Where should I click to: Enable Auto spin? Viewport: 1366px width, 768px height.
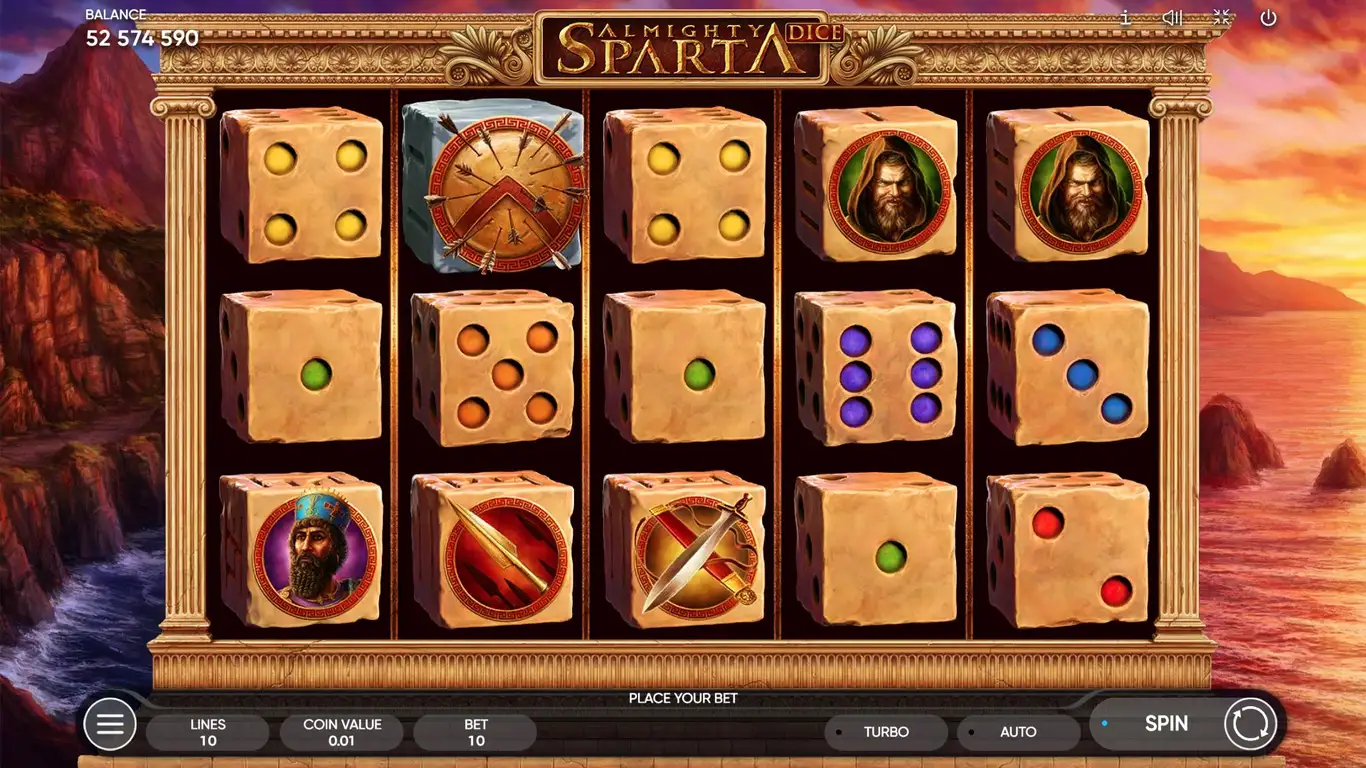(1018, 732)
